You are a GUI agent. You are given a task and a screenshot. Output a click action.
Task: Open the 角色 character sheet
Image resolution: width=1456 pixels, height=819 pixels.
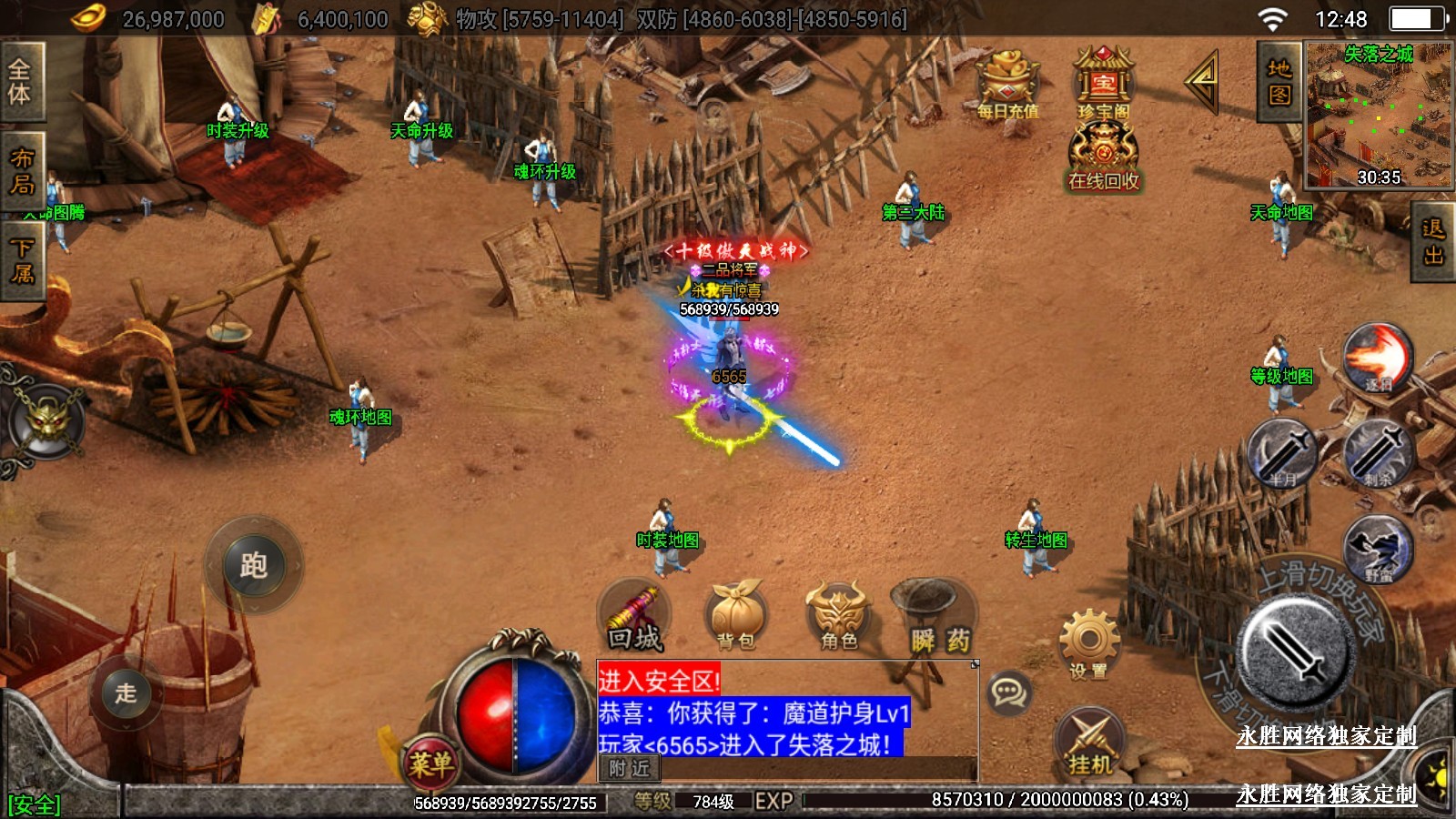pos(838,617)
